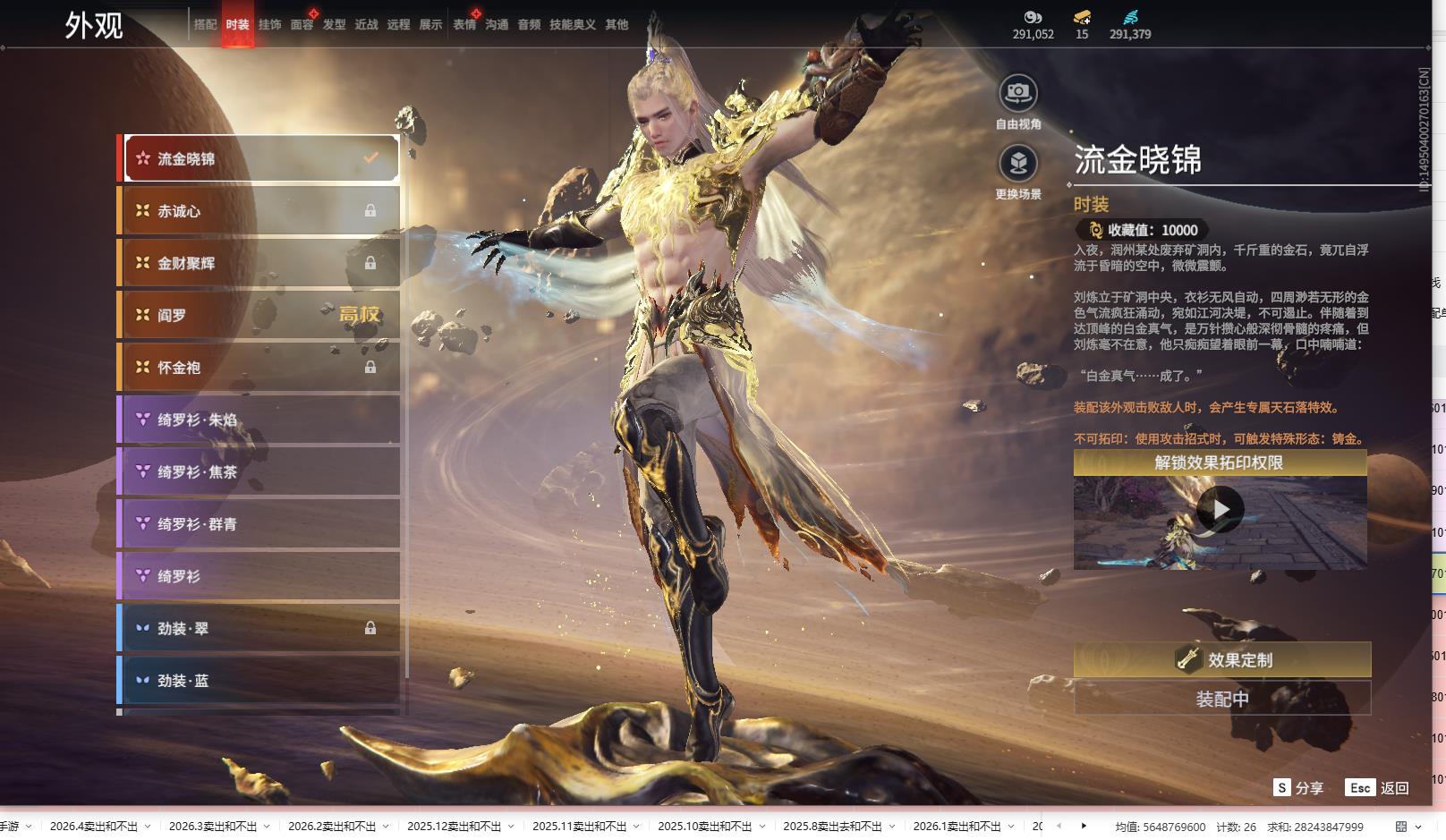Activate the 自由视角 free camera icon
This screenshot has height=840, width=1446.
[x=1017, y=93]
